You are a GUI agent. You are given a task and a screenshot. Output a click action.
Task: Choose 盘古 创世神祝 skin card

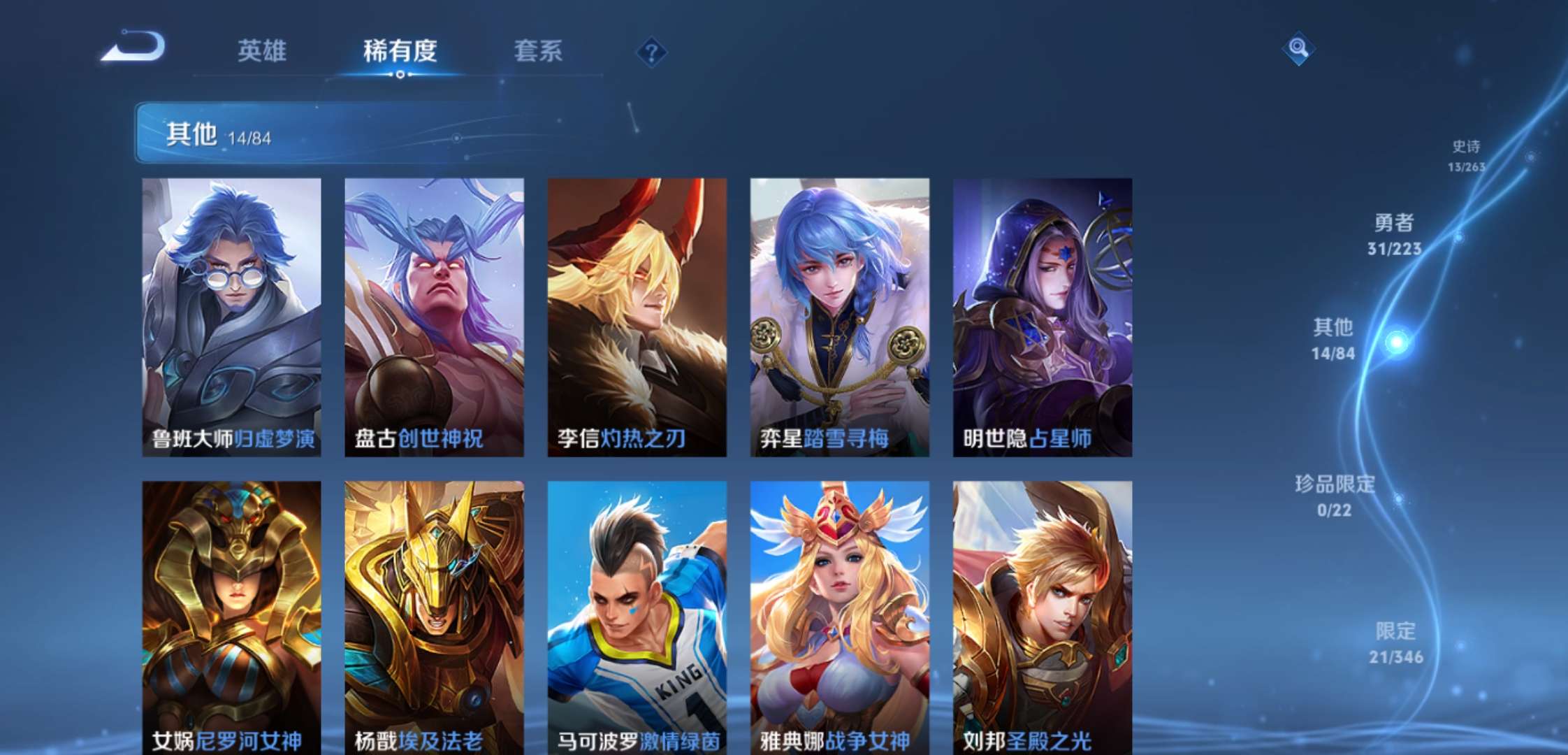tap(434, 317)
